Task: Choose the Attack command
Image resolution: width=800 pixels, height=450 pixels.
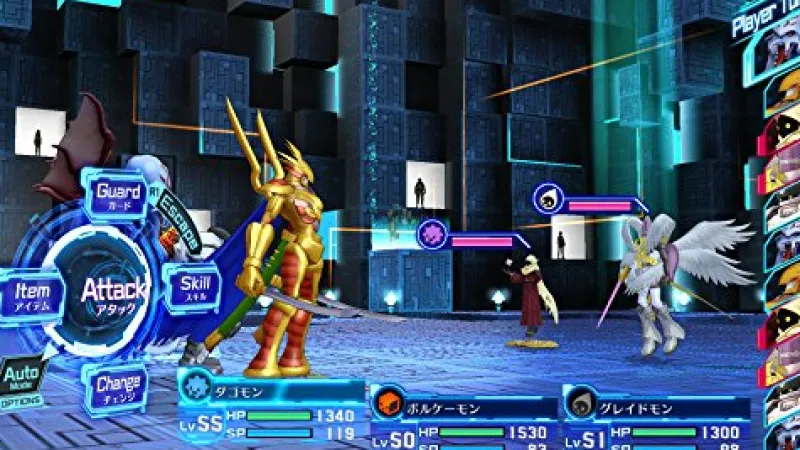Action: (113, 291)
